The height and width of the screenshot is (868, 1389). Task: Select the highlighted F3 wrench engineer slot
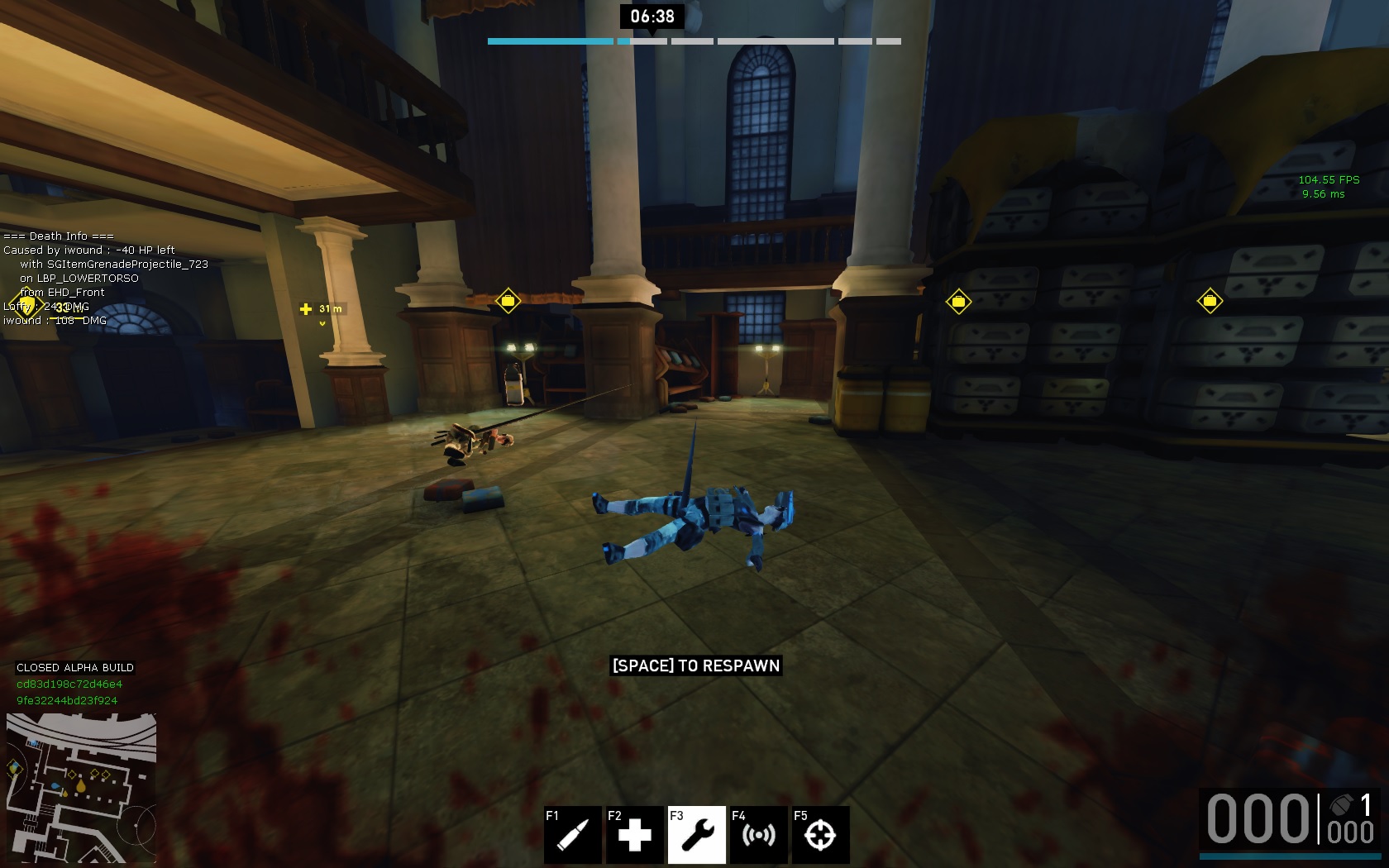tap(697, 834)
